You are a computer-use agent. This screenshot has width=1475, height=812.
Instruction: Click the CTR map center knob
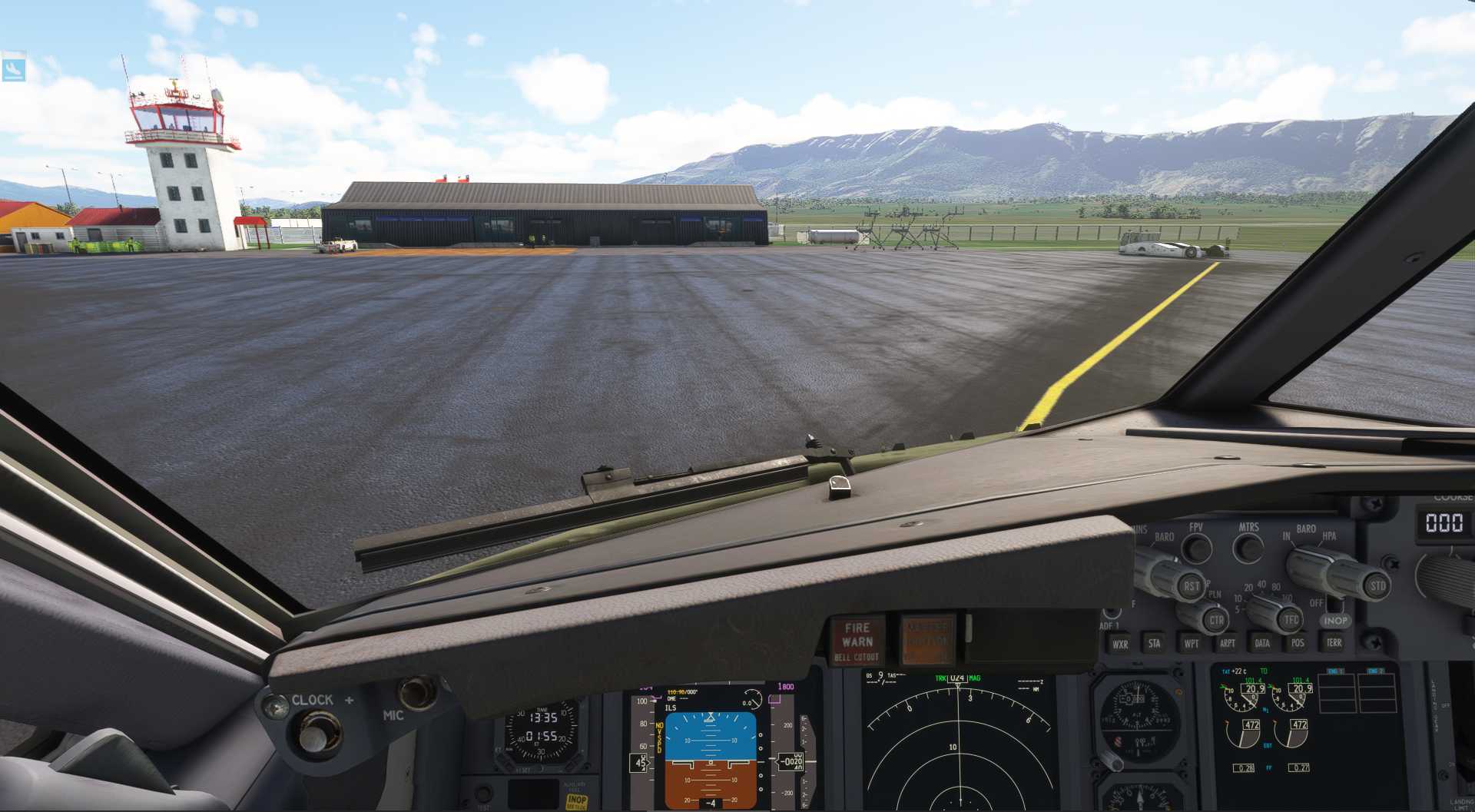click(1216, 620)
